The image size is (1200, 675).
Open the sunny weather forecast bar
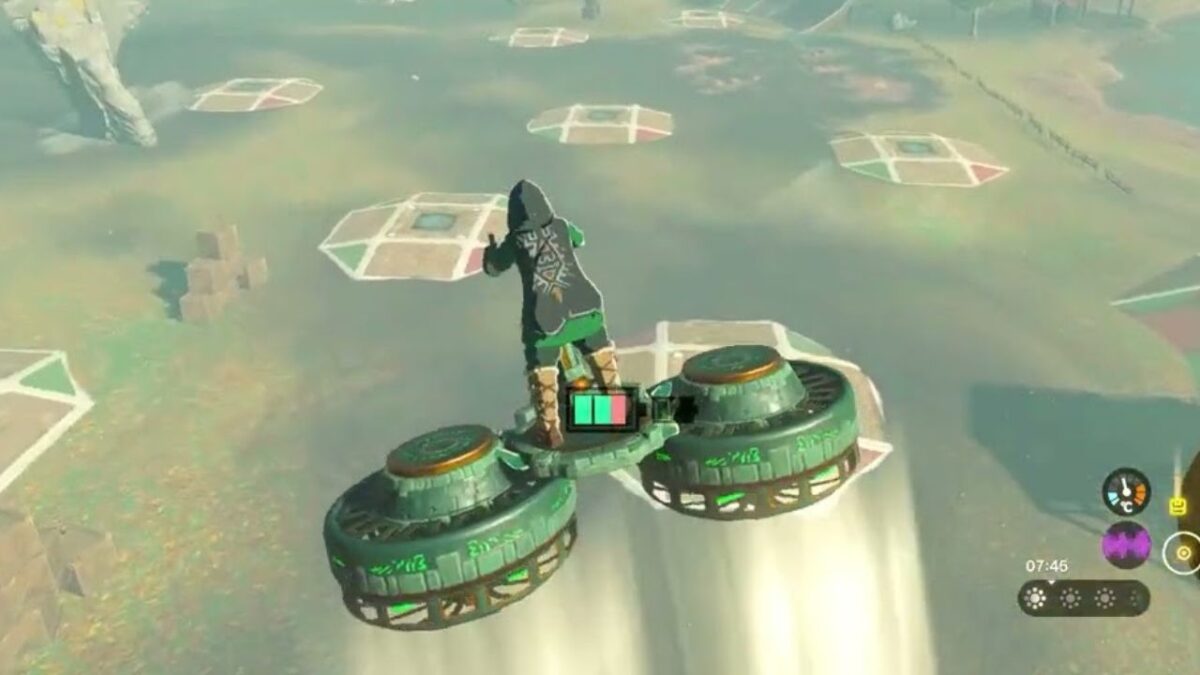pyautogui.click(x=1083, y=598)
